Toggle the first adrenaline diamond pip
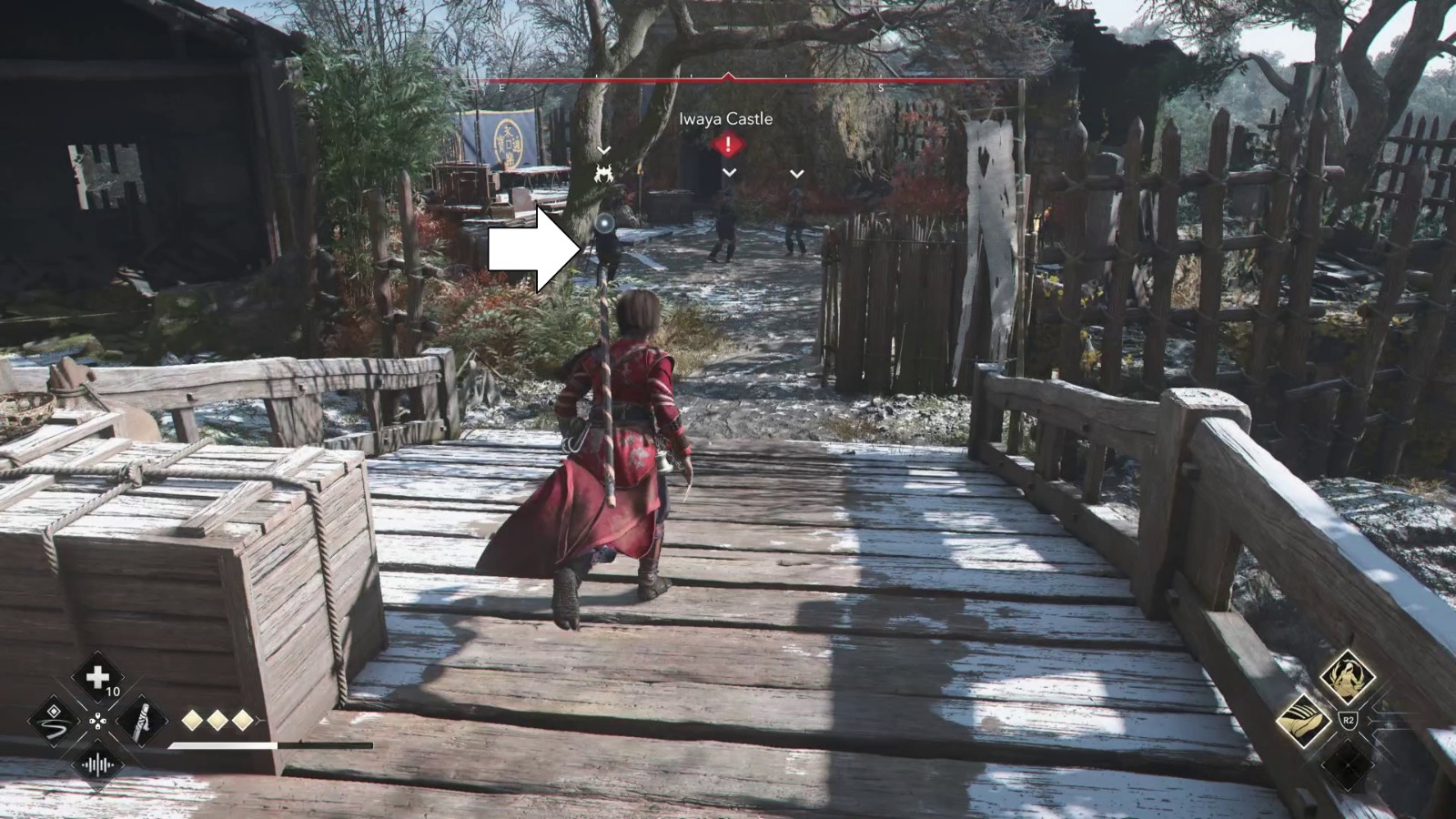 tap(192, 720)
